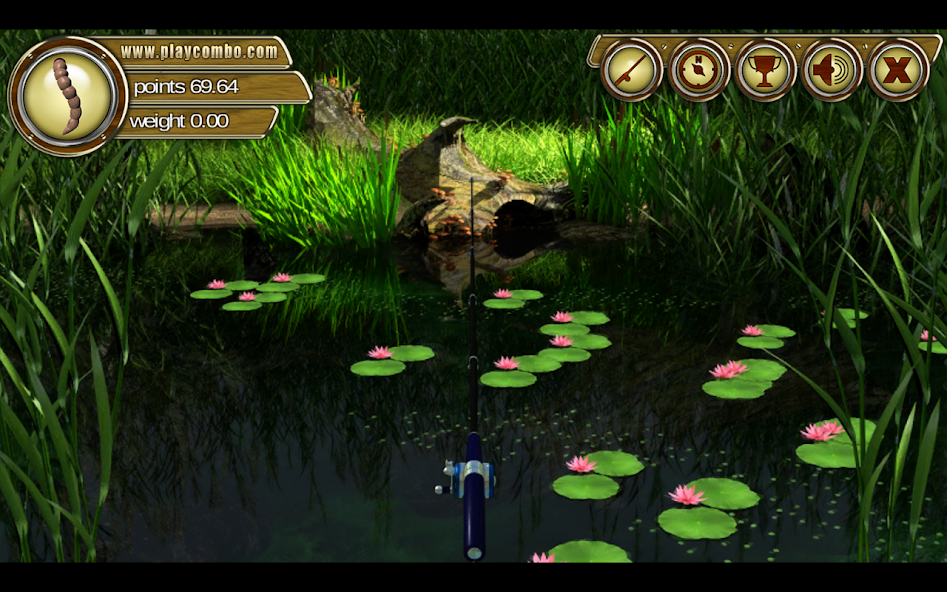Screen dimensions: 947x592
Task: Click the compass location button
Action: pos(699,70)
